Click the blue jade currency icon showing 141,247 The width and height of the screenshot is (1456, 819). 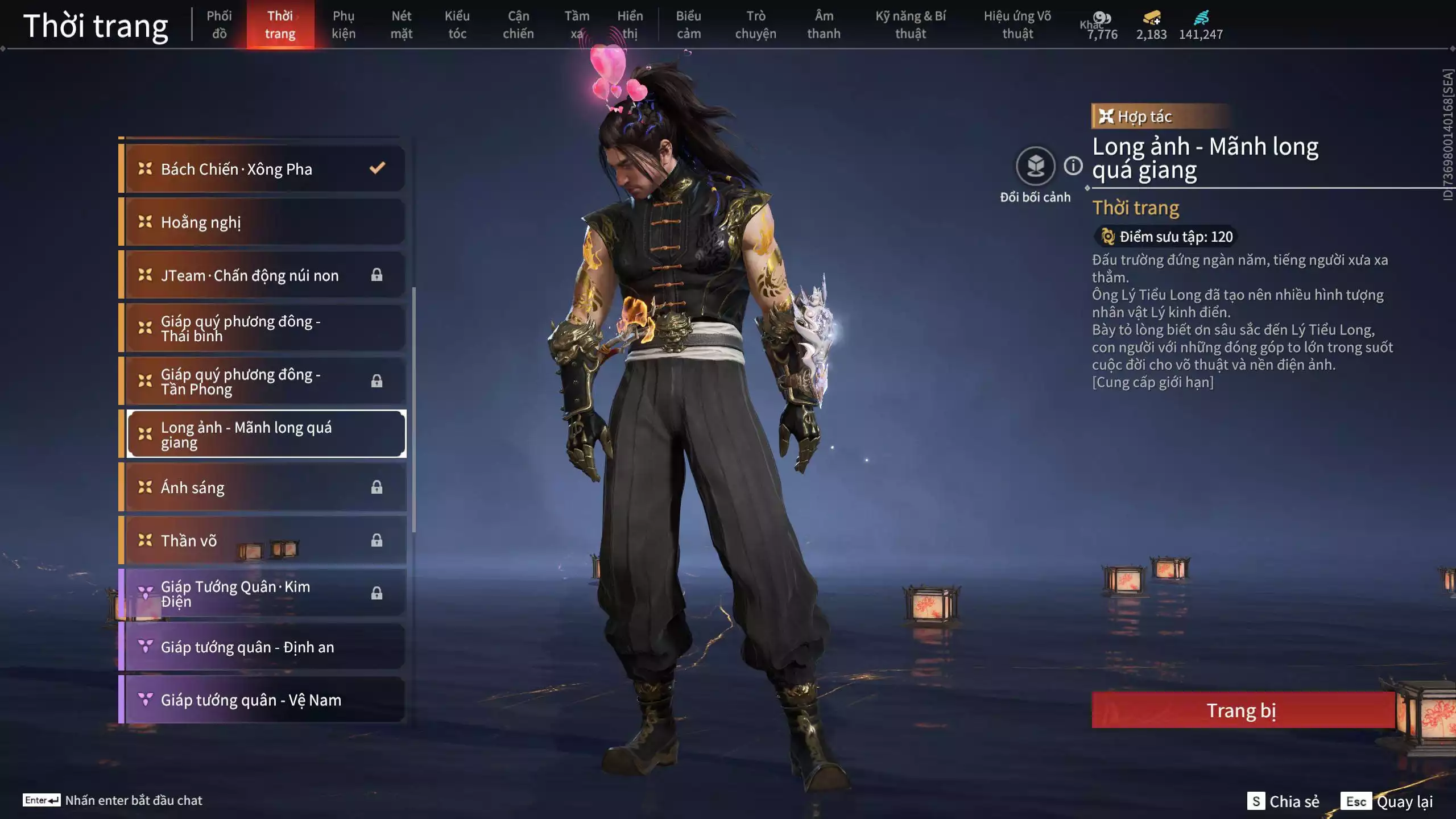pos(1202,18)
